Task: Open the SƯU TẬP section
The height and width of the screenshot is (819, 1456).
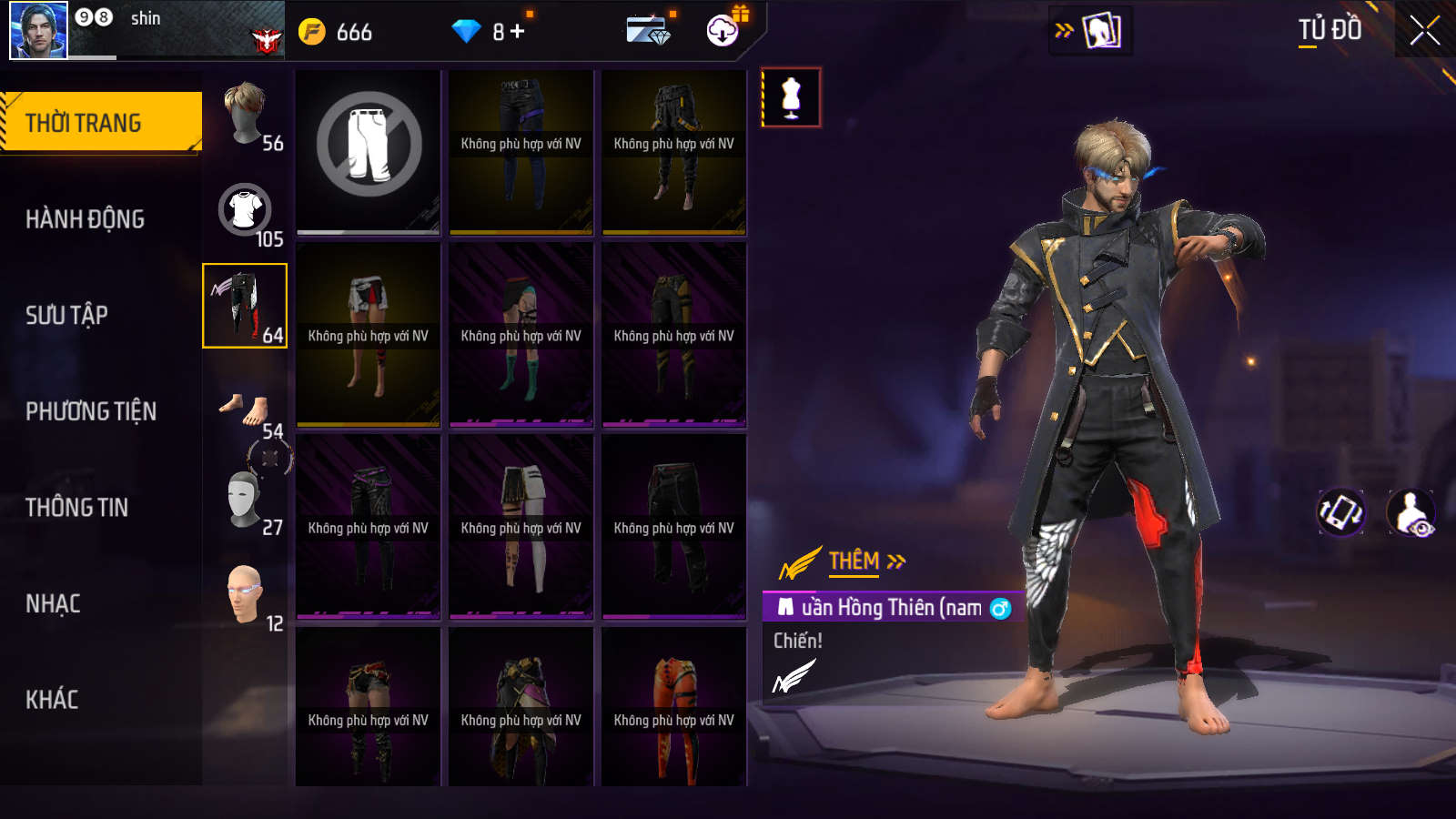Action: 66,315
